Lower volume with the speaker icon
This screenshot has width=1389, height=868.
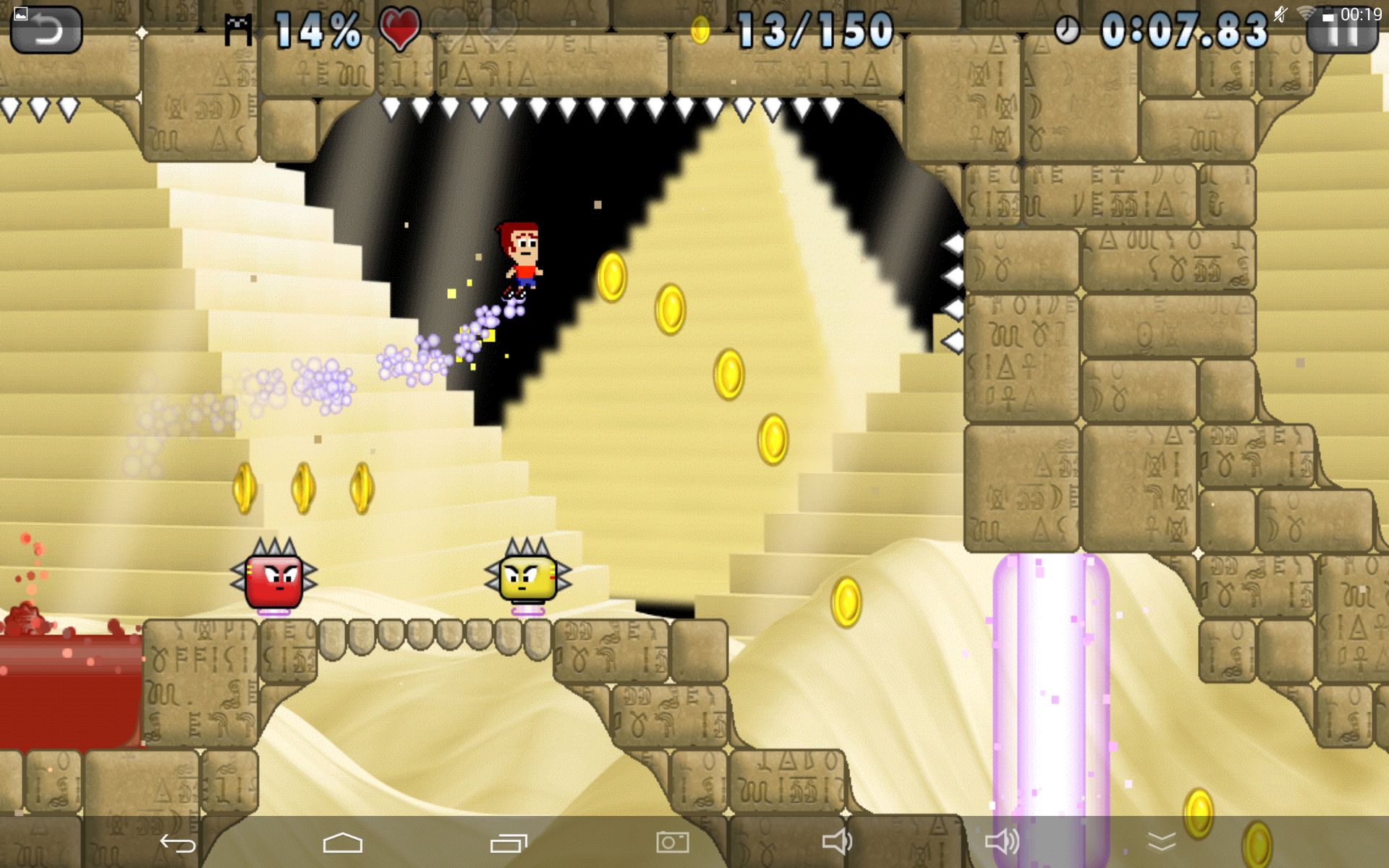click(x=837, y=842)
